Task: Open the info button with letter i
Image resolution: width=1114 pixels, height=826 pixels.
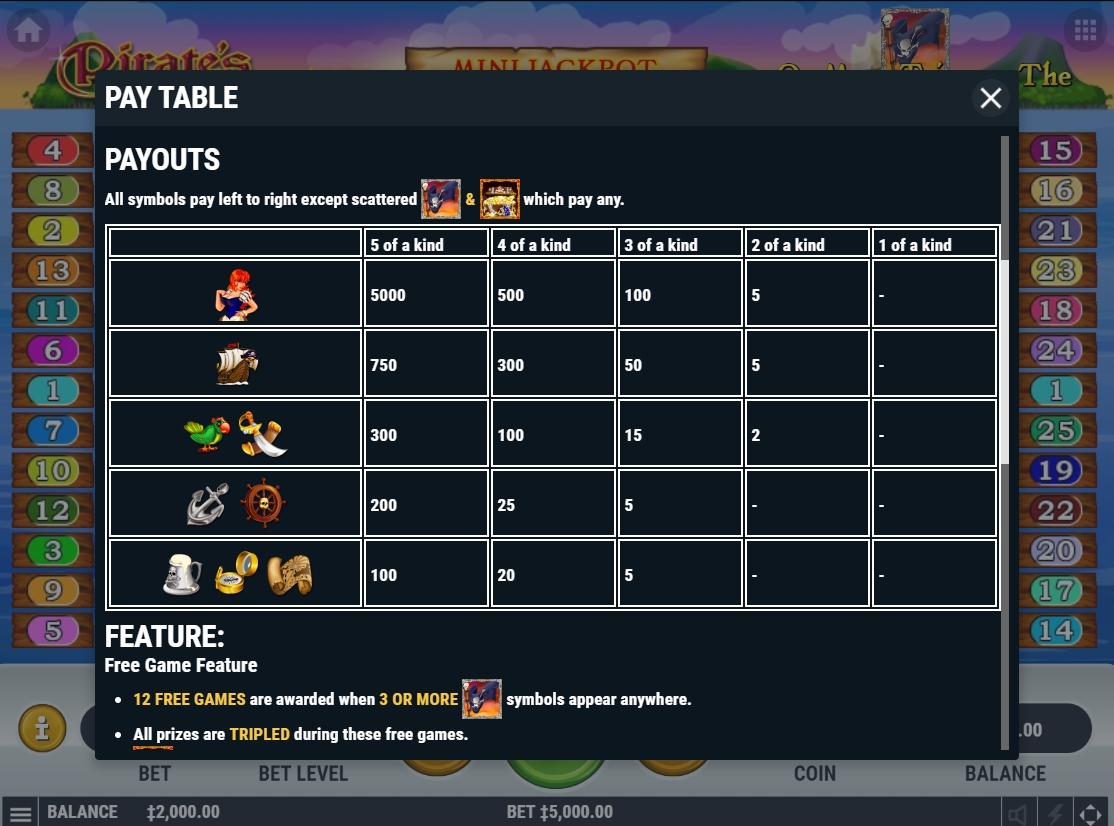Action: pos(42,729)
